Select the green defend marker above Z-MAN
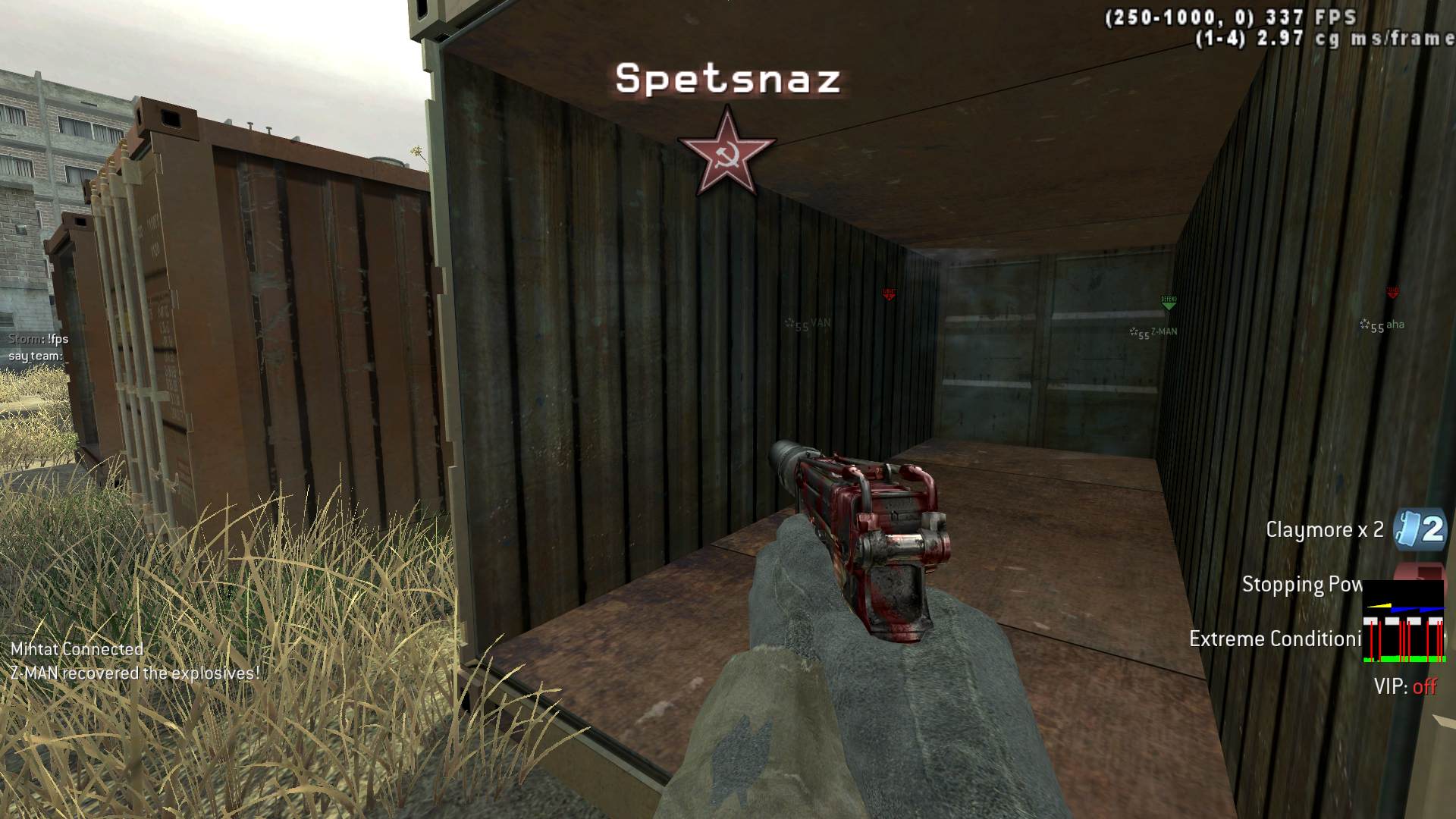This screenshot has height=819, width=1456. point(1169,303)
